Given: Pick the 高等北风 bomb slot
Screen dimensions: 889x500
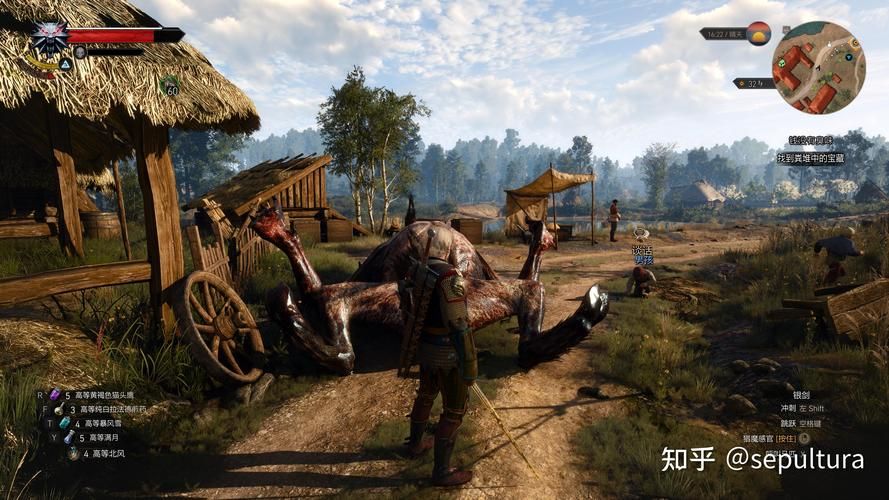Looking at the screenshot, I should 74,452.
